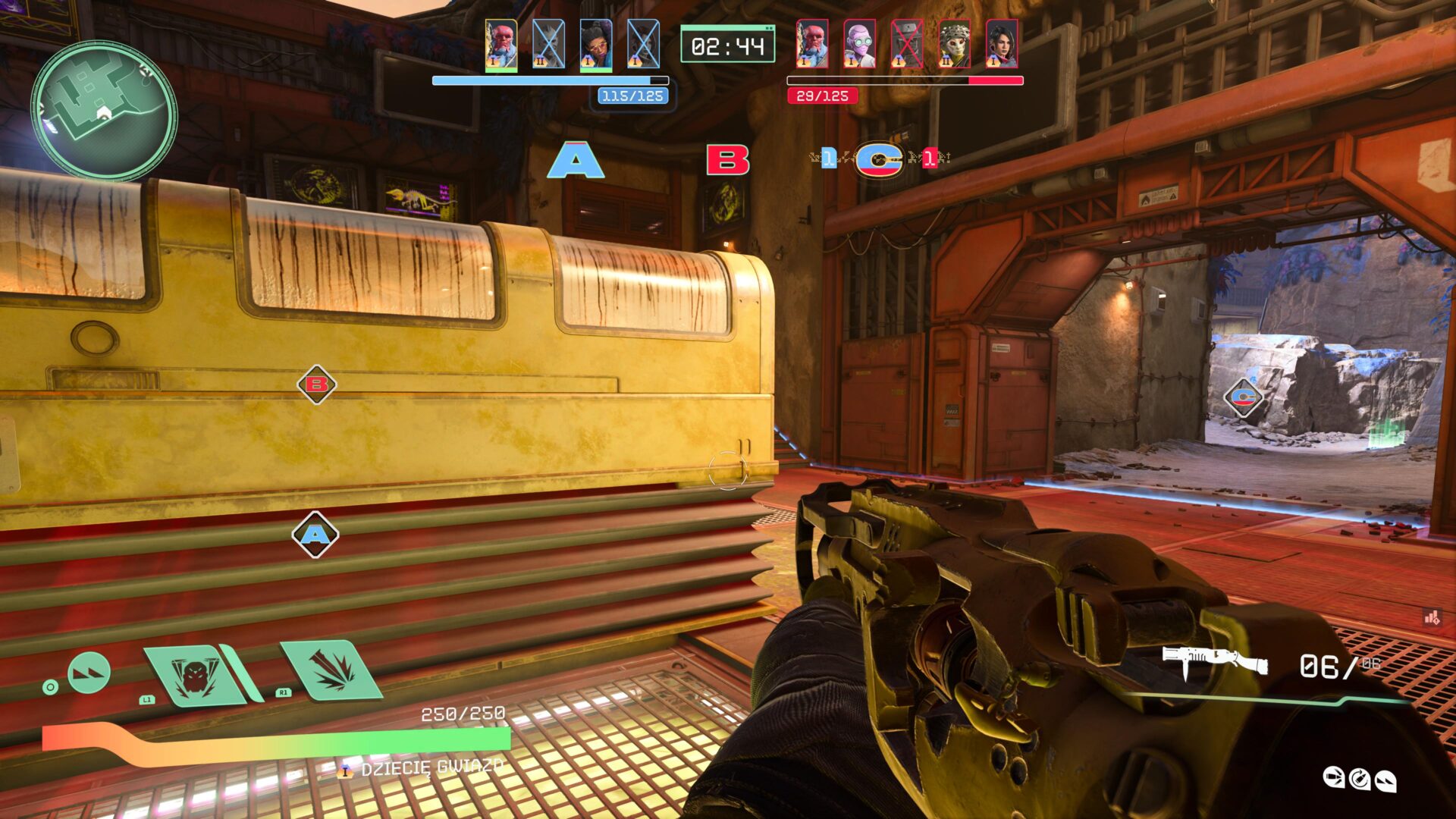The height and width of the screenshot is (819, 1456).
Task: Select the contested zone C indicator at top
Action: tap(879, 159)
